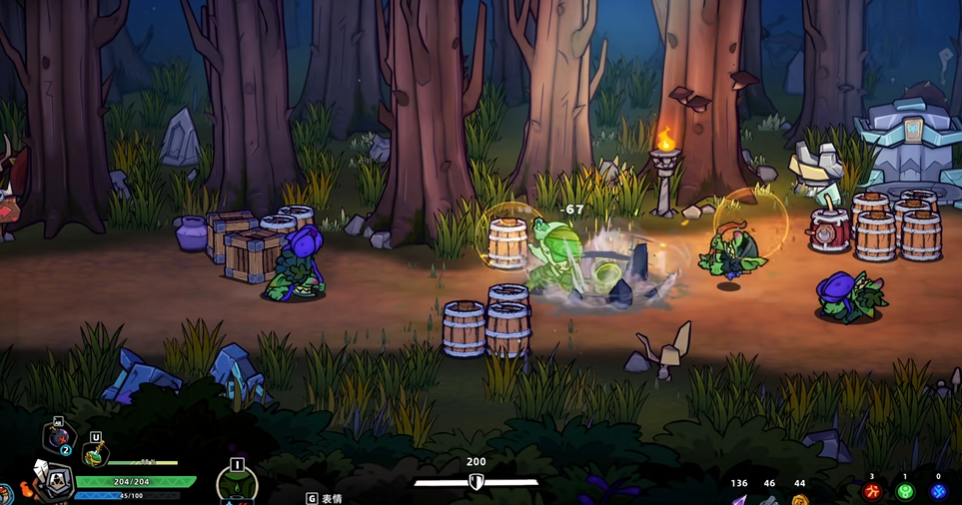Use the green potion flask
The height and width of the screenshot is (505, 962).
pos(95,455)
